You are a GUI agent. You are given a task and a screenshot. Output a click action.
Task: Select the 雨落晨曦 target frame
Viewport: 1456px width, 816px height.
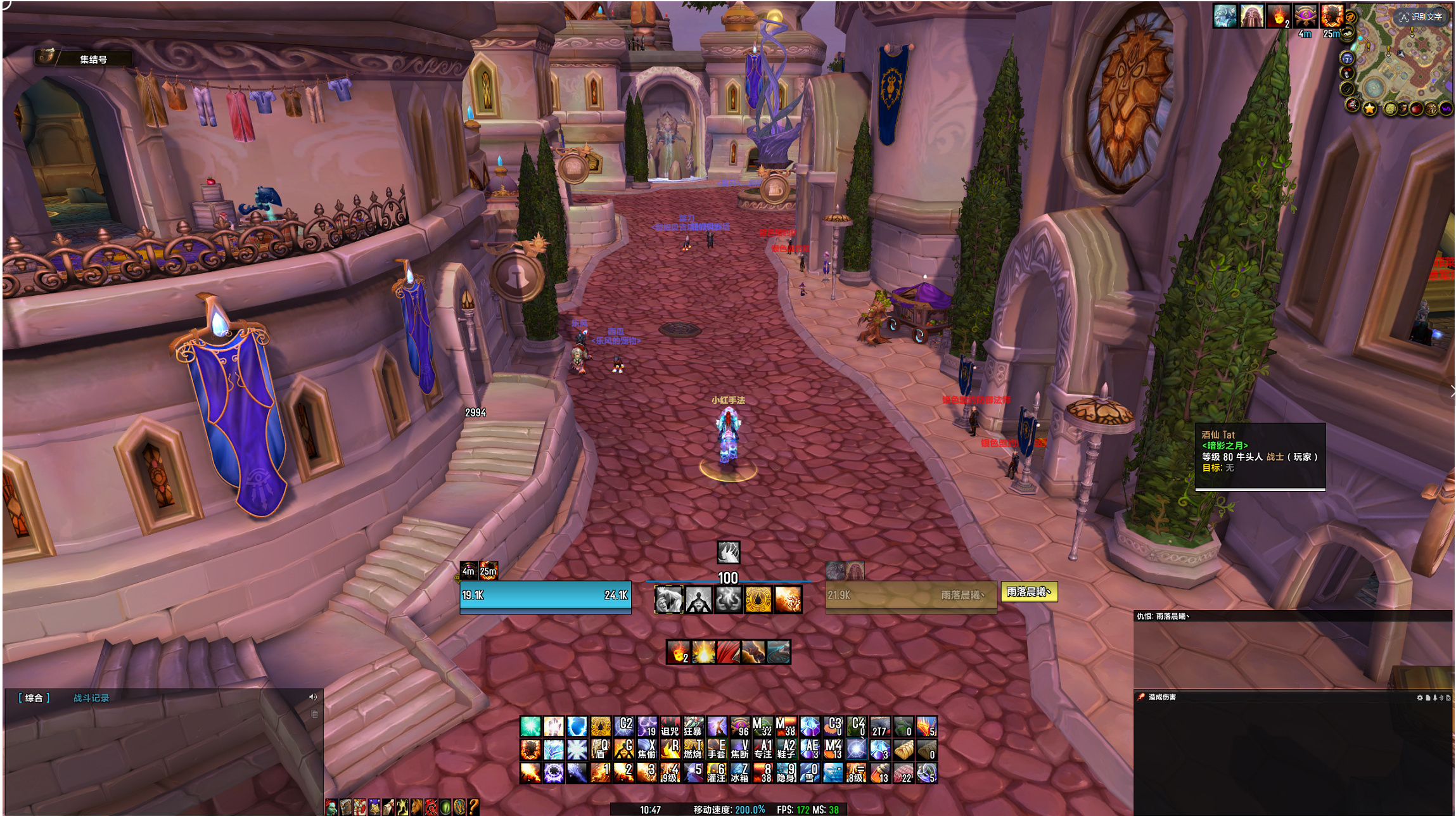coord(910,596)
